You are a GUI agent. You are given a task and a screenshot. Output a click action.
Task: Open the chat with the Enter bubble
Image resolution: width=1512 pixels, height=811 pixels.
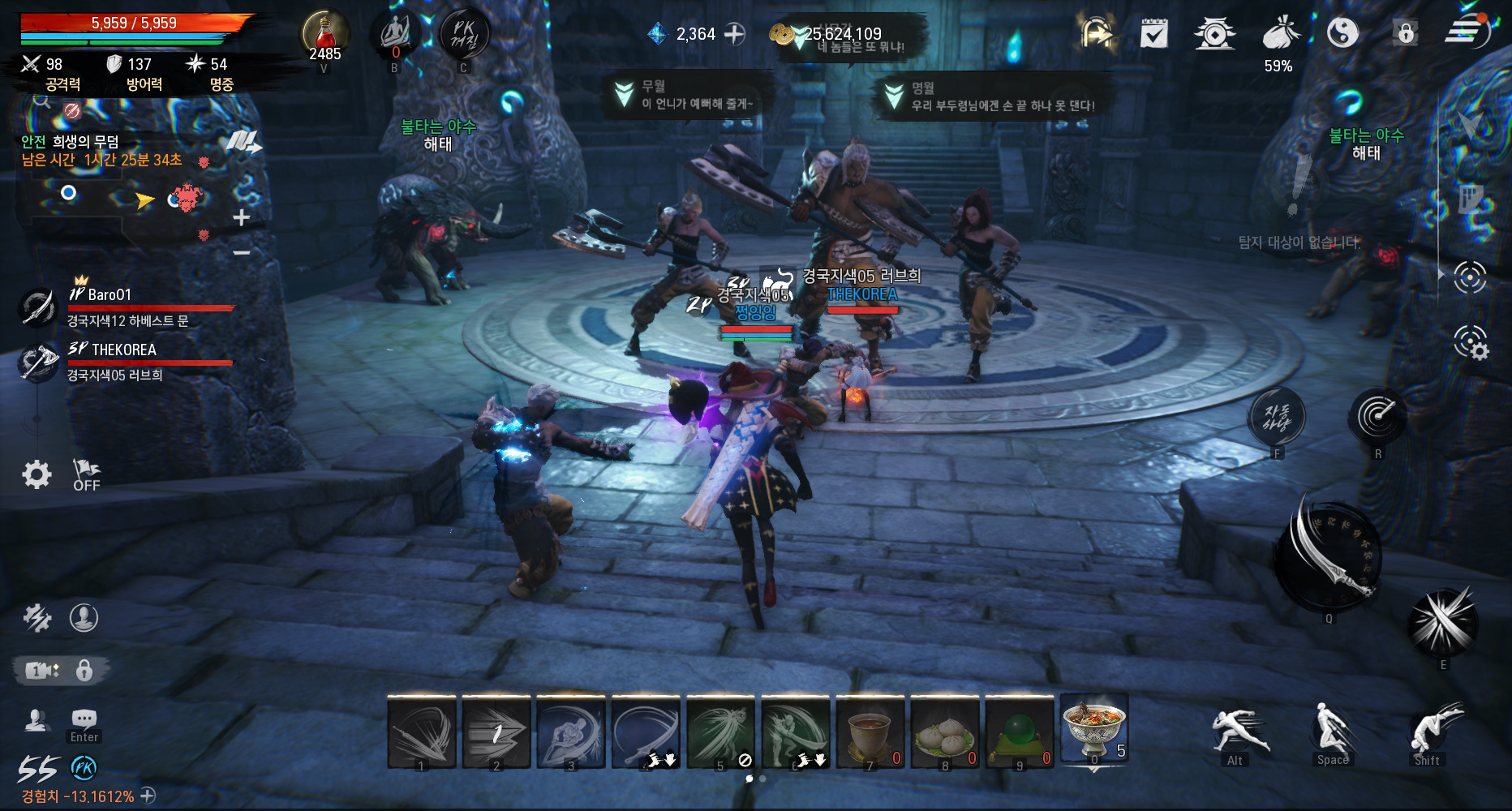84,723
